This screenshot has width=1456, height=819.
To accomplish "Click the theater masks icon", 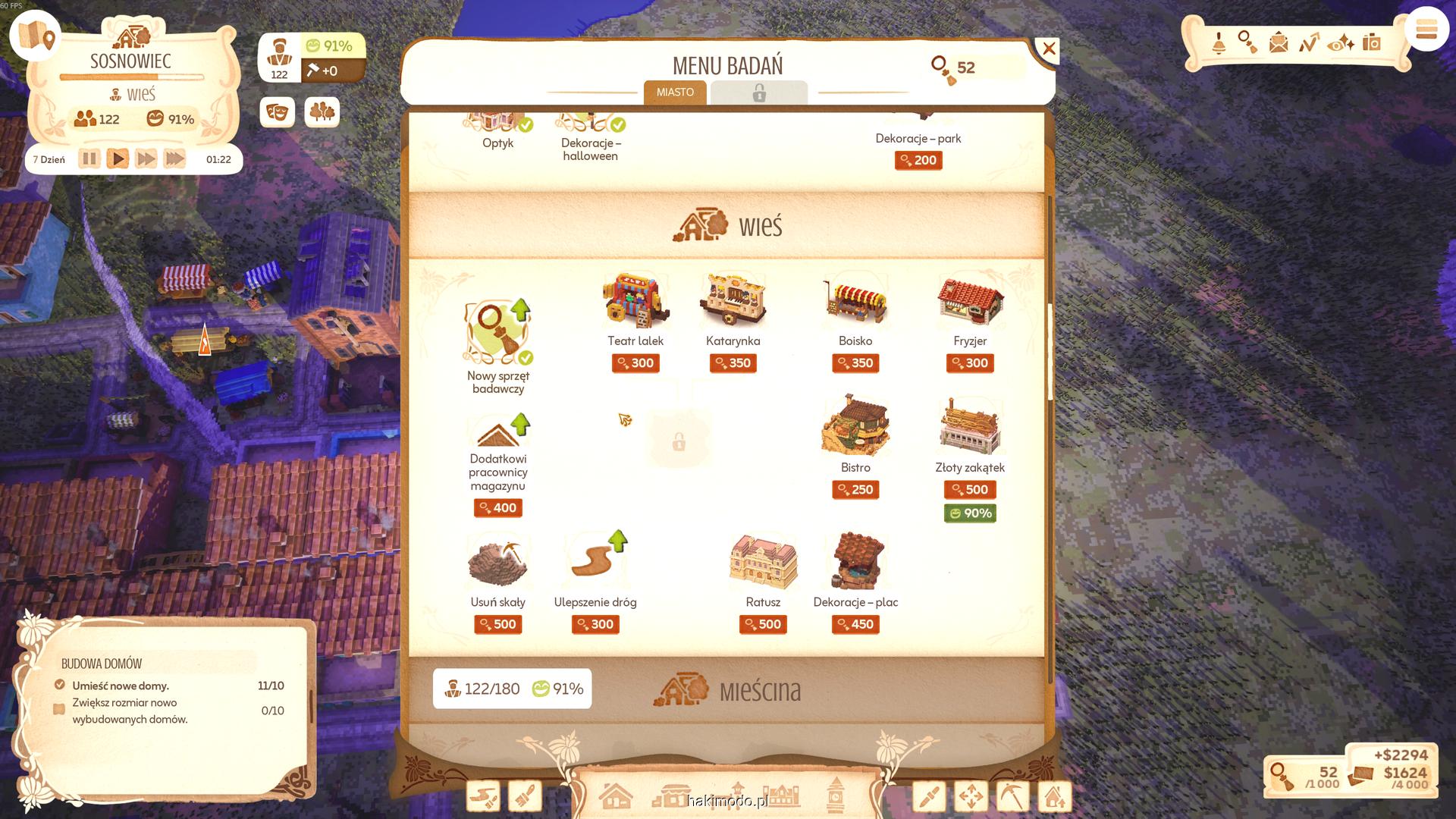I will [277, 112].
